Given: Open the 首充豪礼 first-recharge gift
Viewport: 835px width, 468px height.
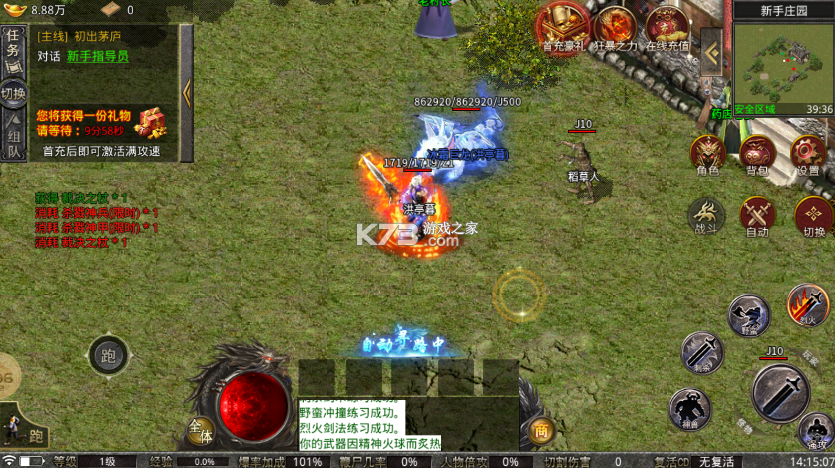Looking at the screenshot, I should (x=564, y=25).
